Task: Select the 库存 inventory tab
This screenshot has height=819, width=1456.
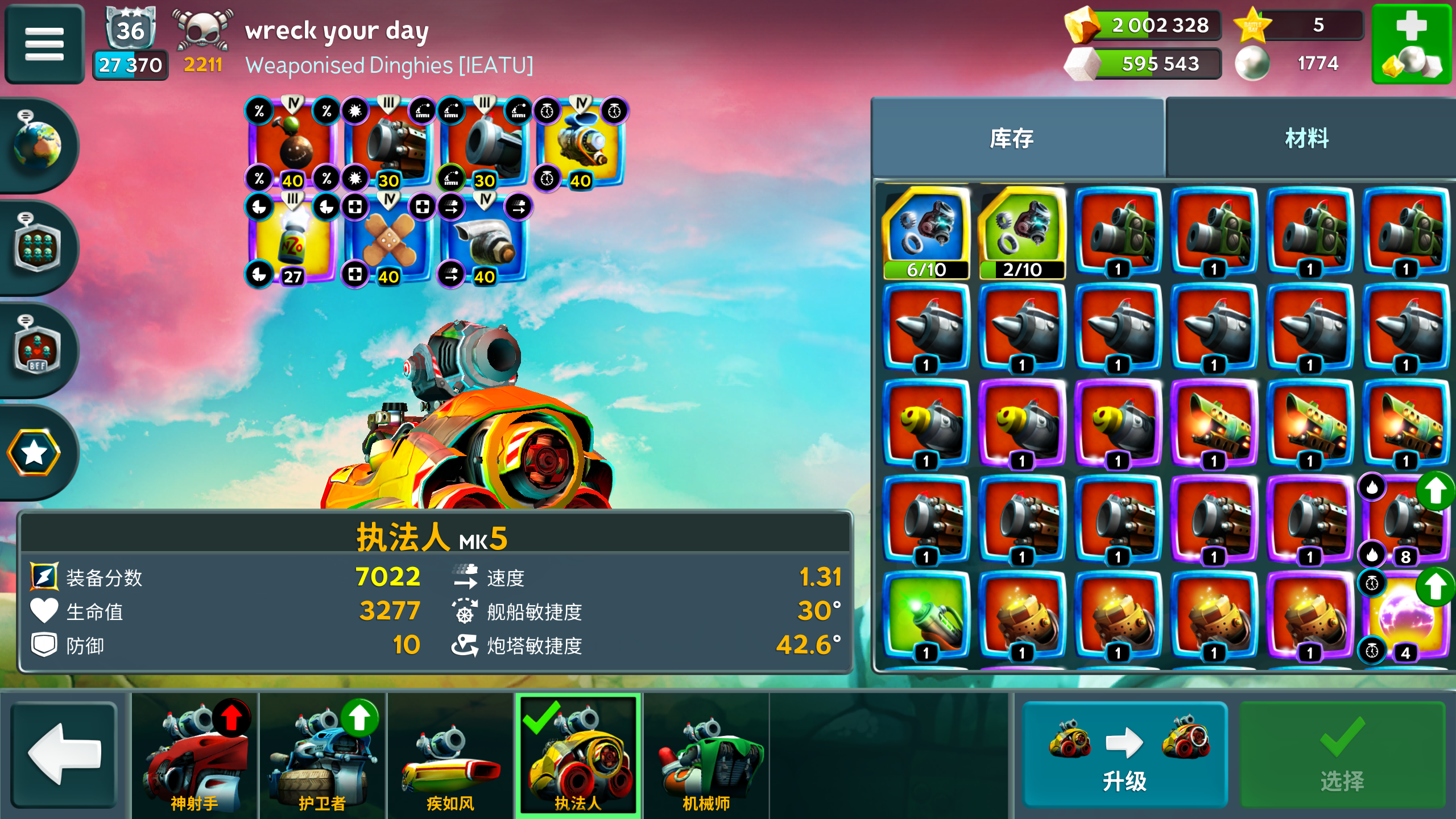Action: (x=1012, y=138)
